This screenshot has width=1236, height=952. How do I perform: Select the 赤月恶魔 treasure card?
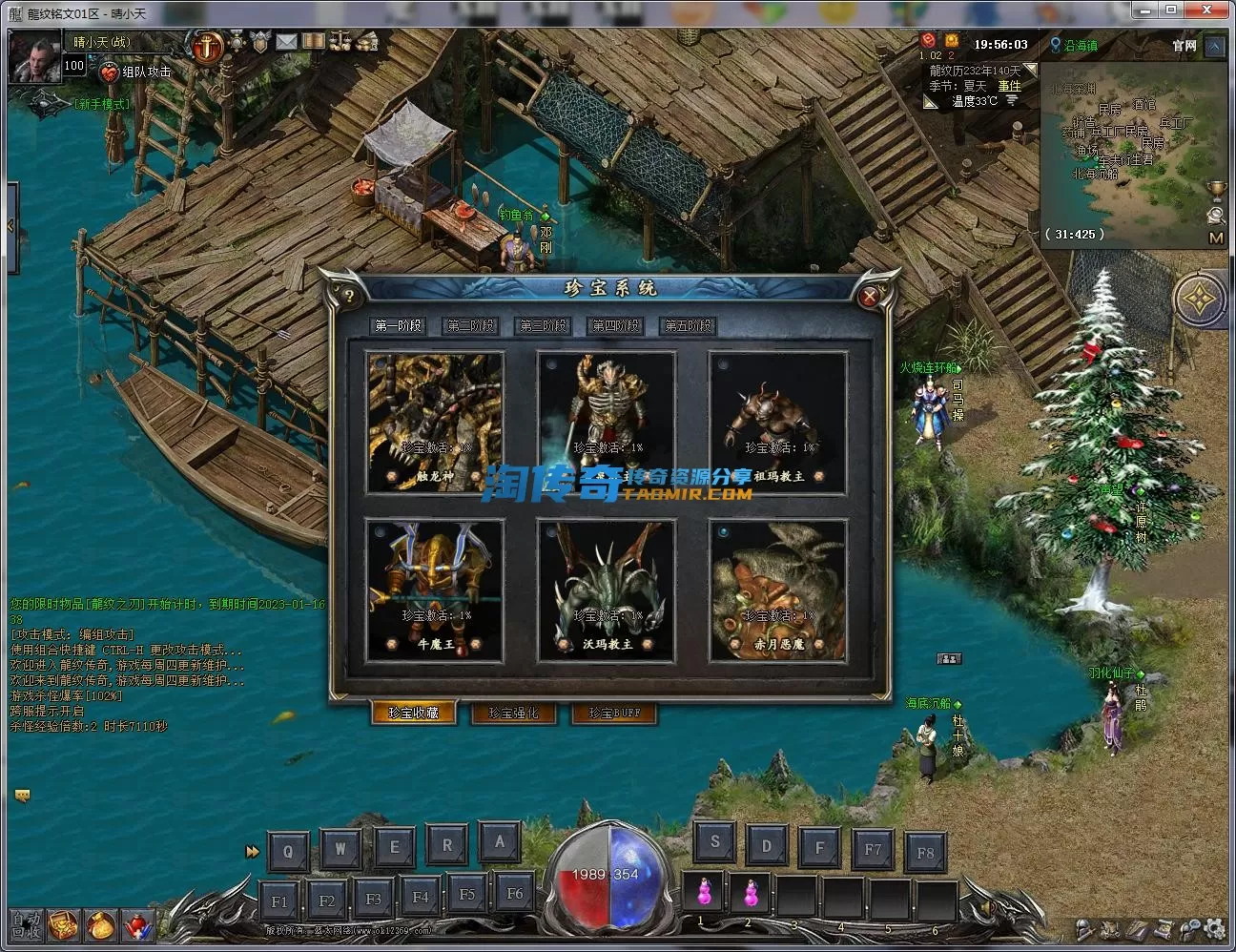777,590
